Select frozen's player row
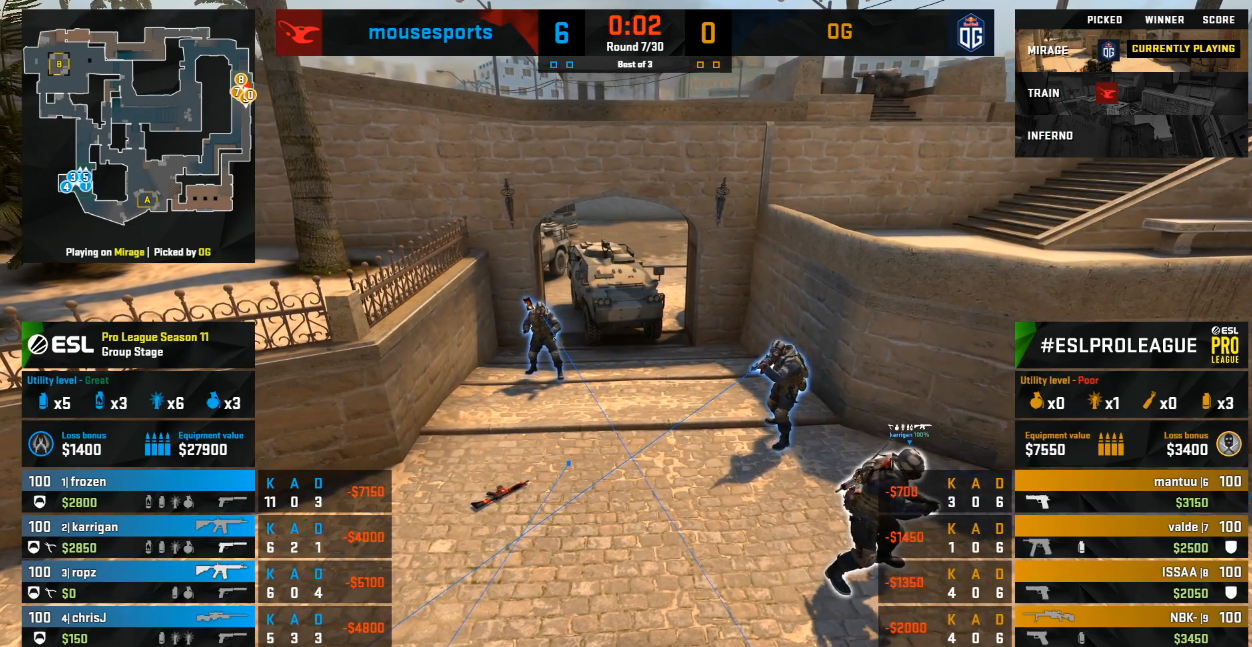 pos(138,491)
